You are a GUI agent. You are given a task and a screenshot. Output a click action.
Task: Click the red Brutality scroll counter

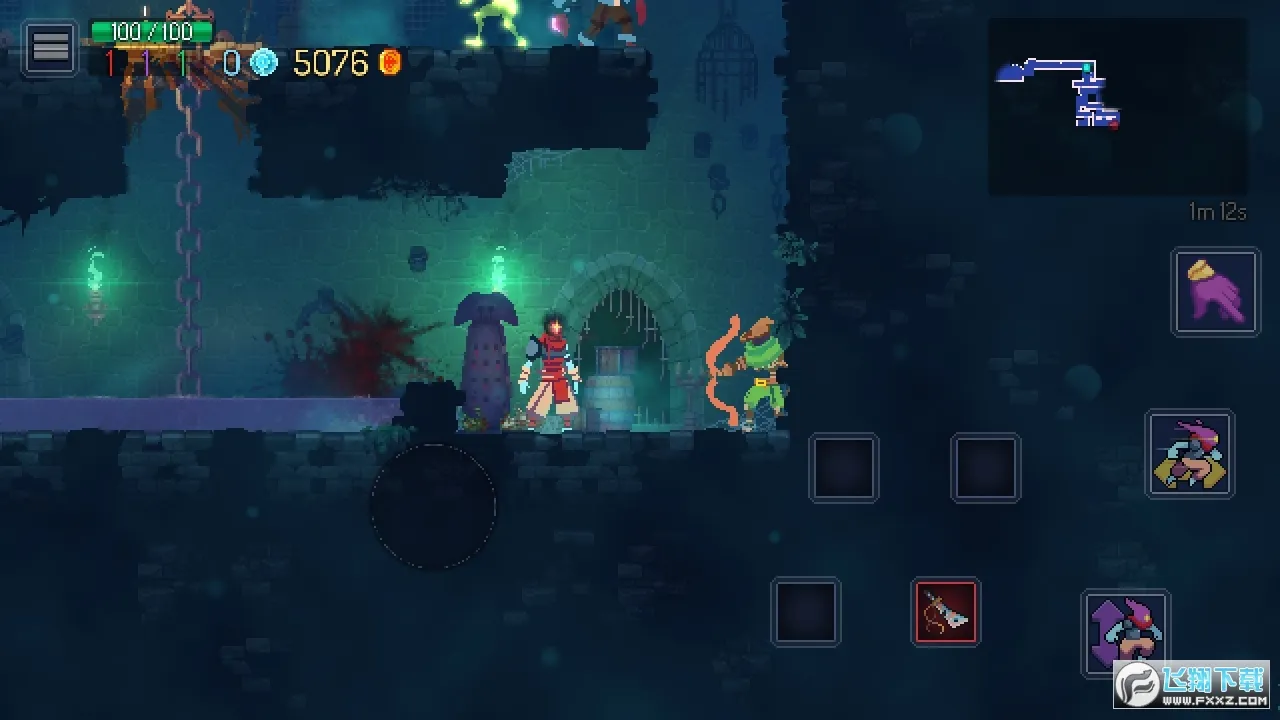pyautogui.click(x=110, y=63)
